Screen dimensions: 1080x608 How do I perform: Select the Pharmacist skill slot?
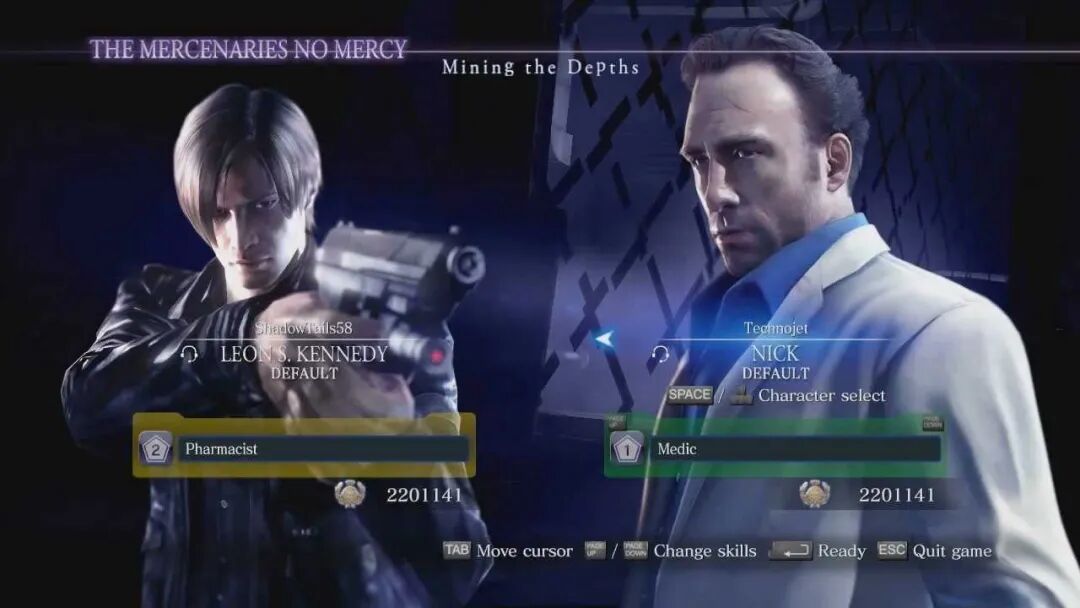303,449
